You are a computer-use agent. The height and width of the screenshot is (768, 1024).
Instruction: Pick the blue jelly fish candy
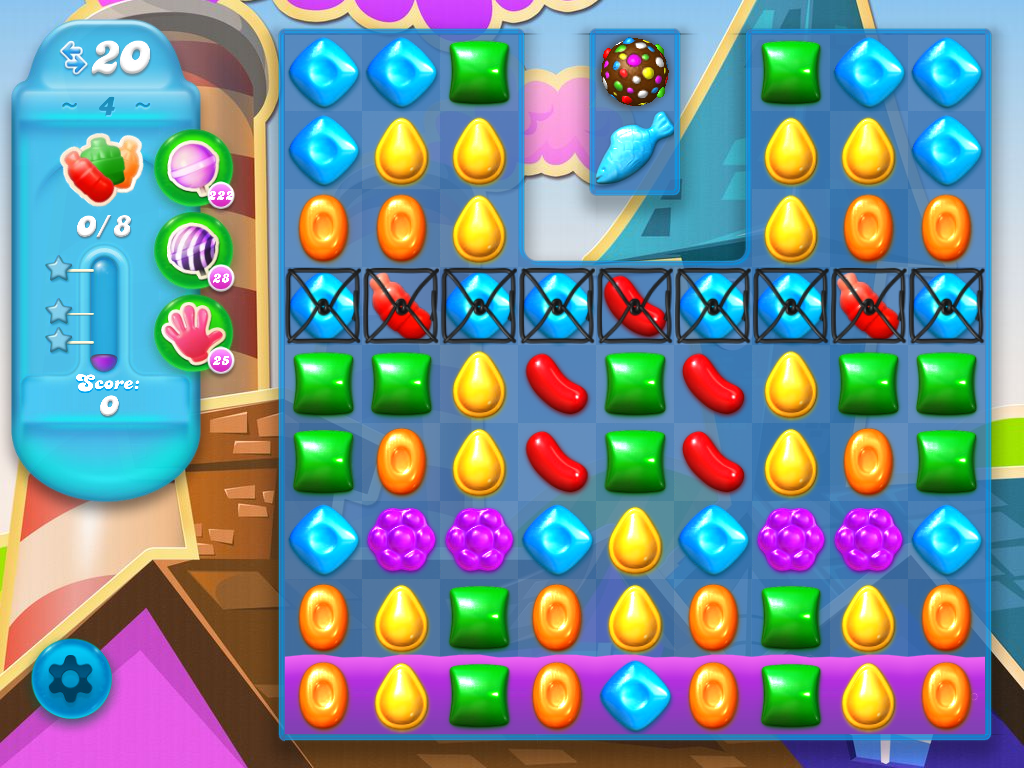634,148
